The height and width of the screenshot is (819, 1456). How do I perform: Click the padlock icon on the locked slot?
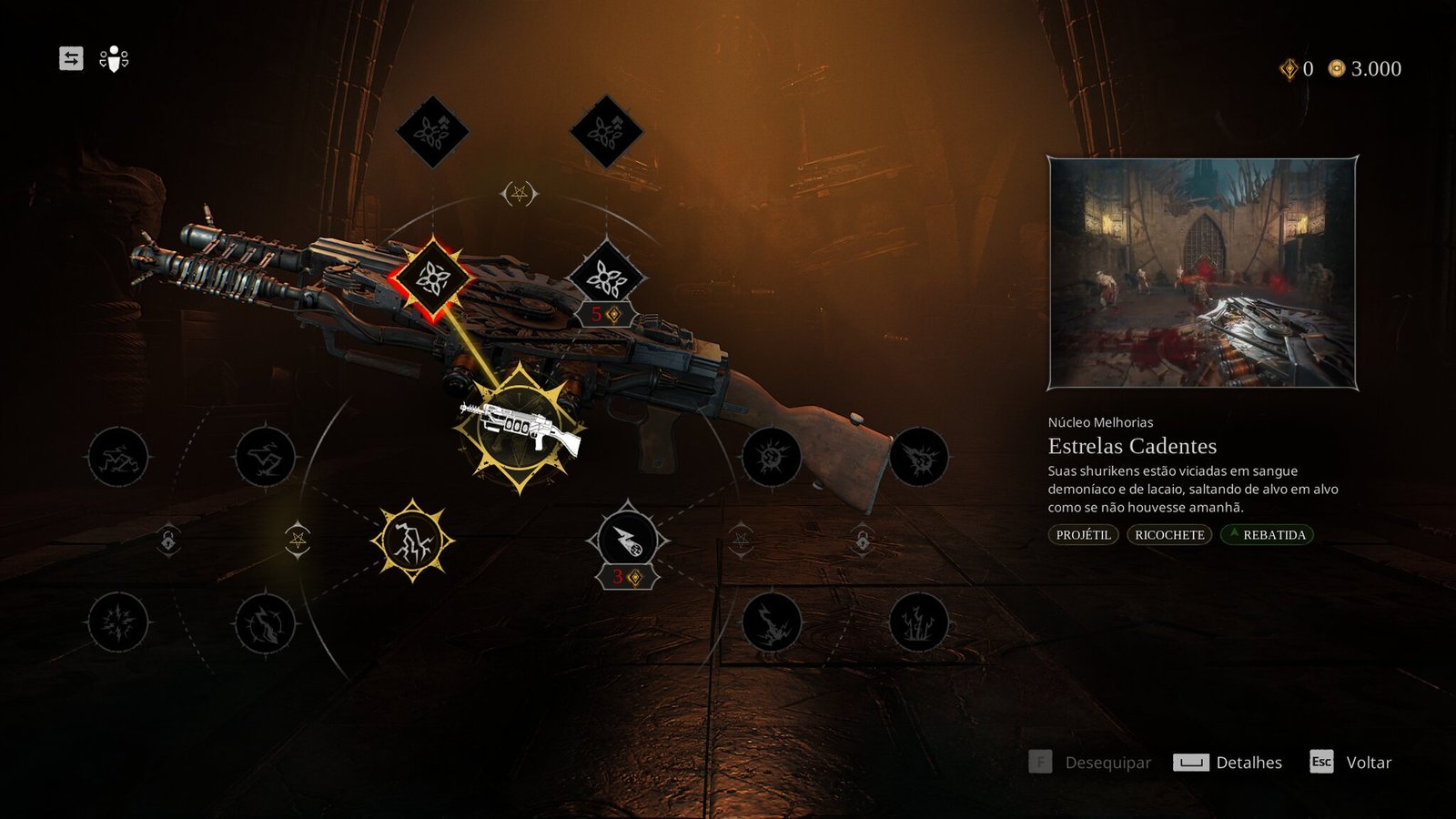[168, 541]
